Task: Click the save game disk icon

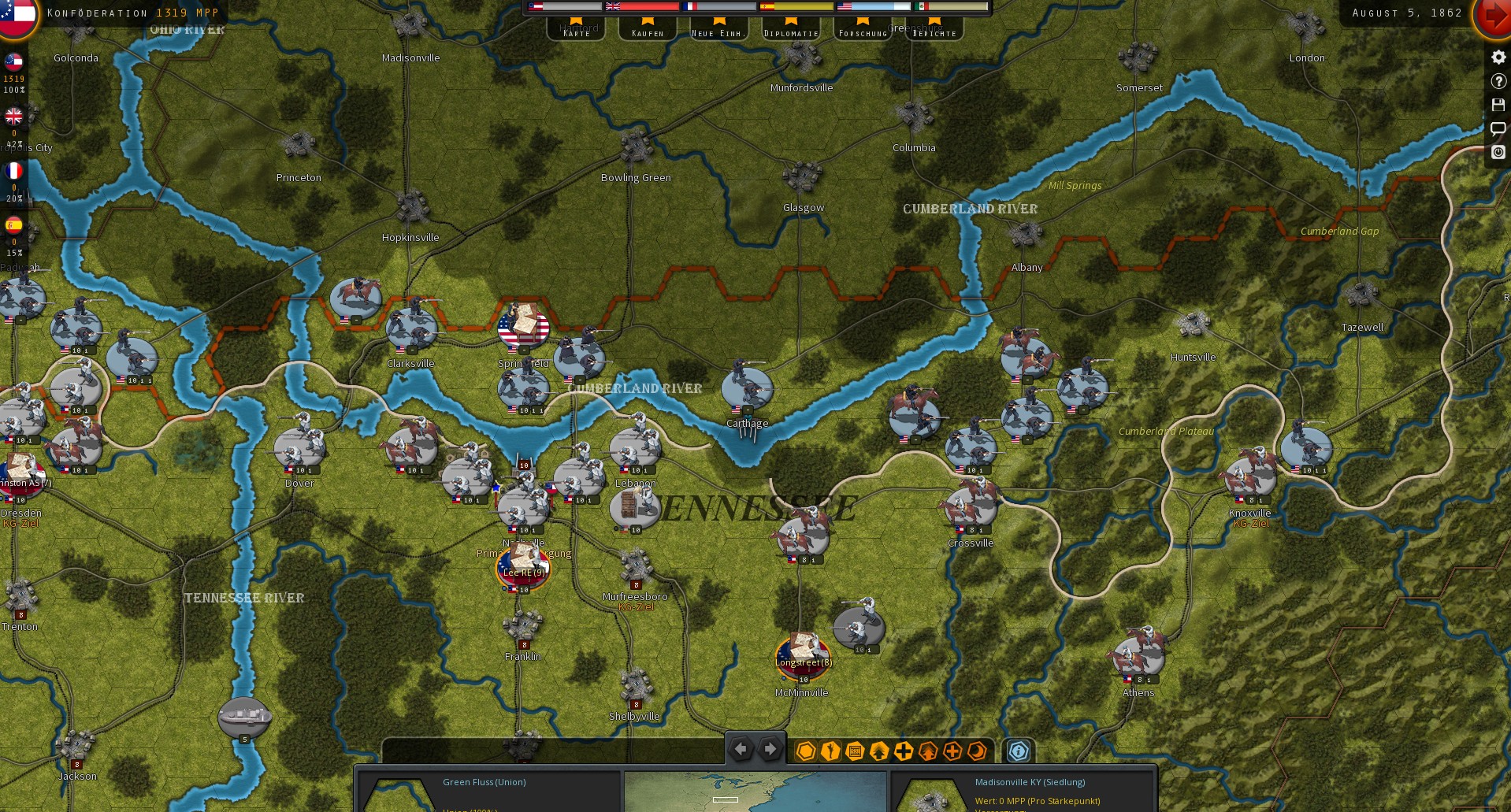Action: [1497, 105]
